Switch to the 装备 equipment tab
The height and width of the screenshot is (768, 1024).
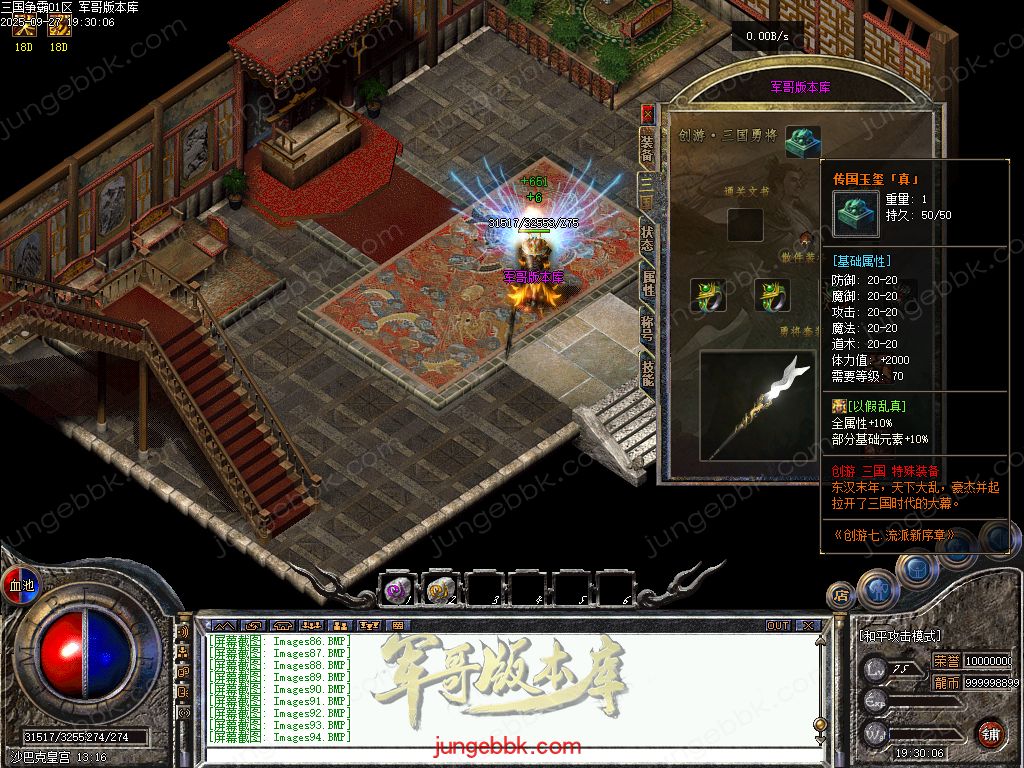pyautogui.click(x=647, y=148)
